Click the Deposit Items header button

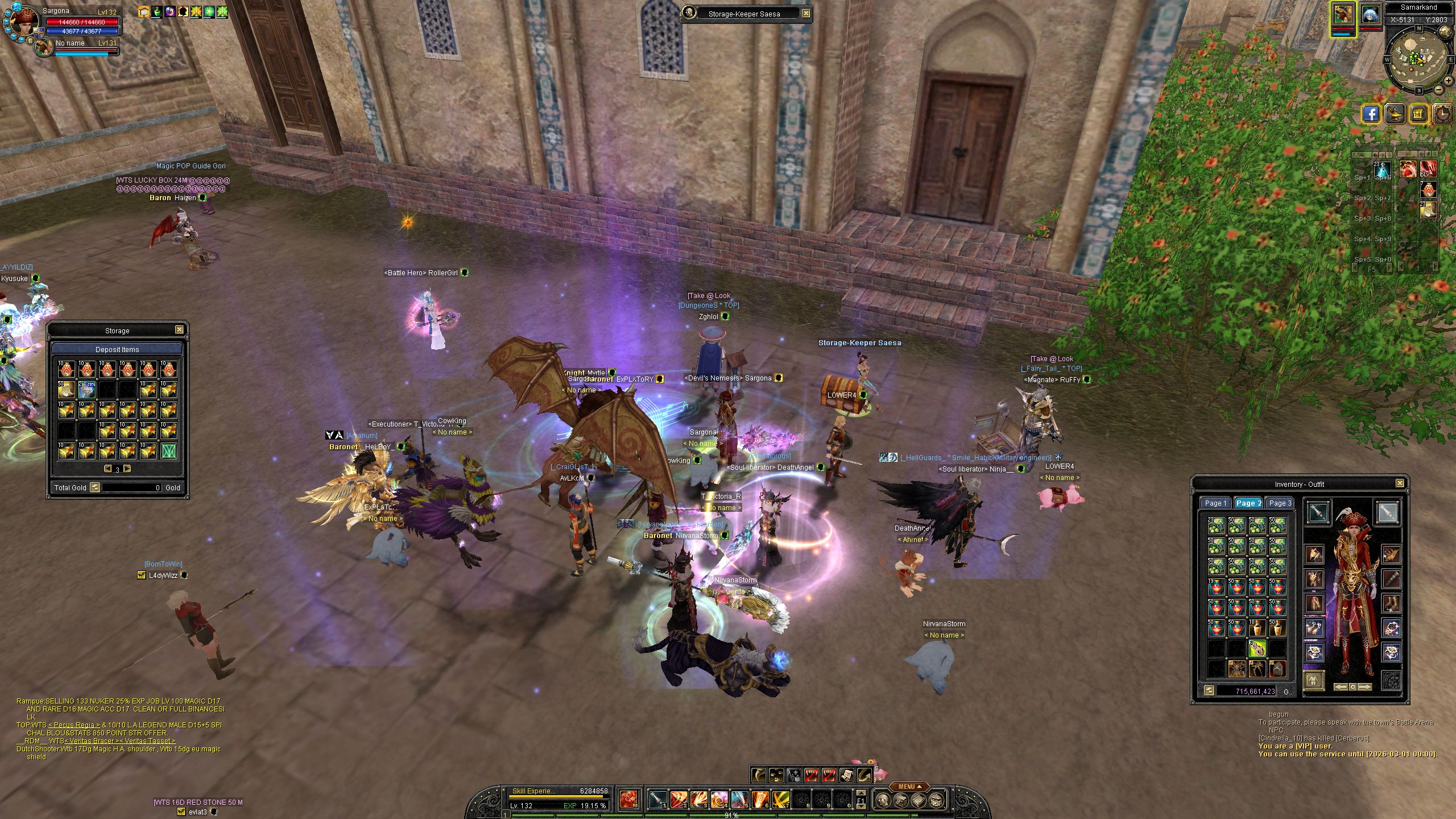pyautogui.click(x=117, y=349)
